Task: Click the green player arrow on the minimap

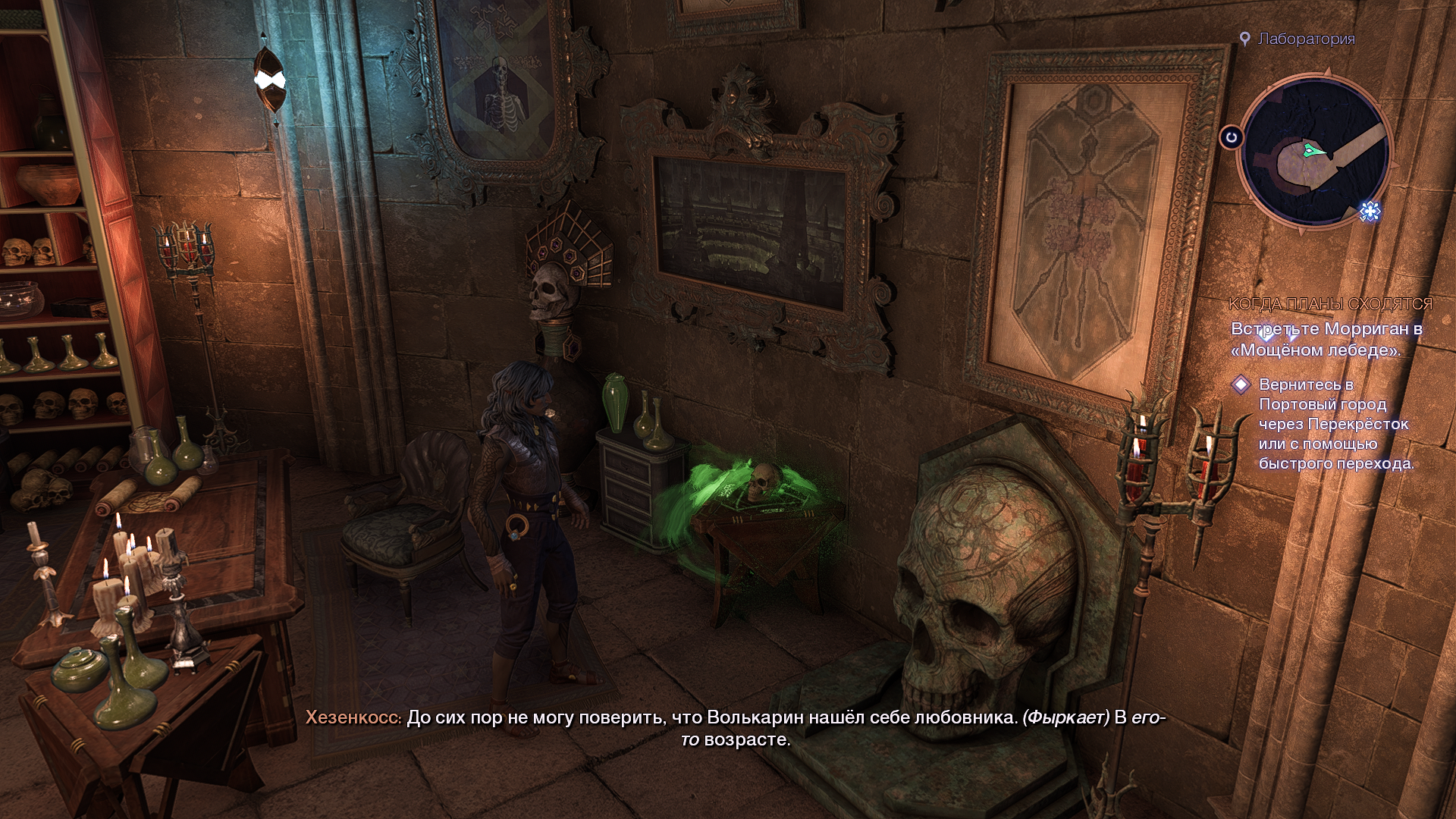Action: tap(1317, 152)
